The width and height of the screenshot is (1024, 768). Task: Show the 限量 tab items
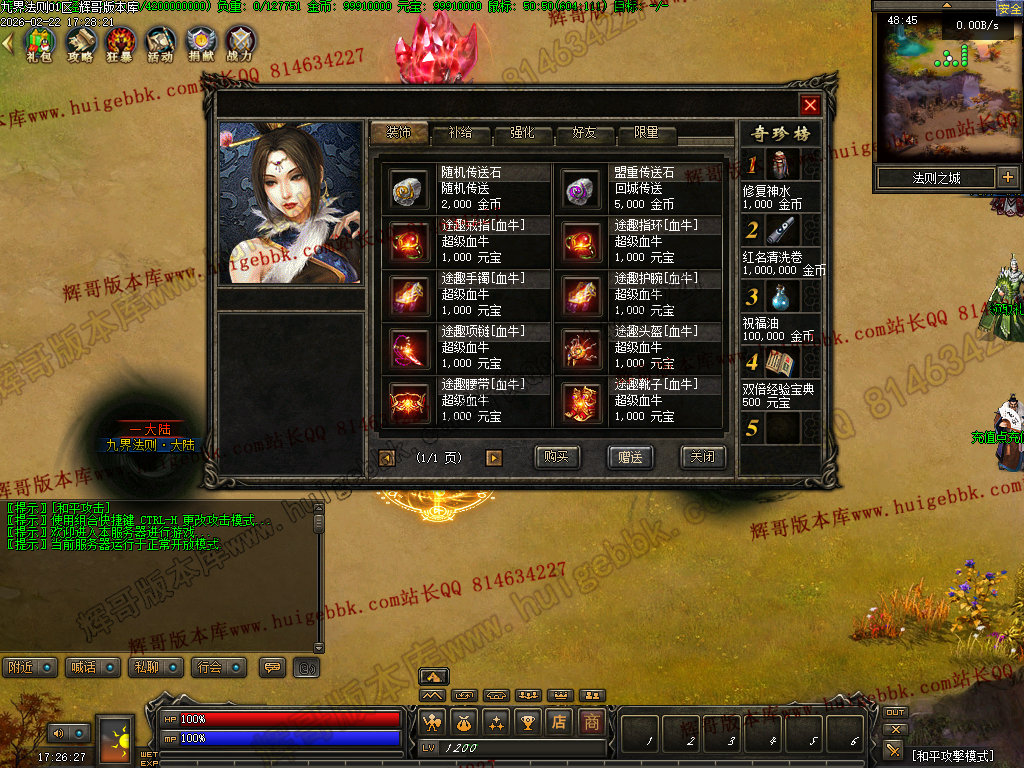pos(646,133)
